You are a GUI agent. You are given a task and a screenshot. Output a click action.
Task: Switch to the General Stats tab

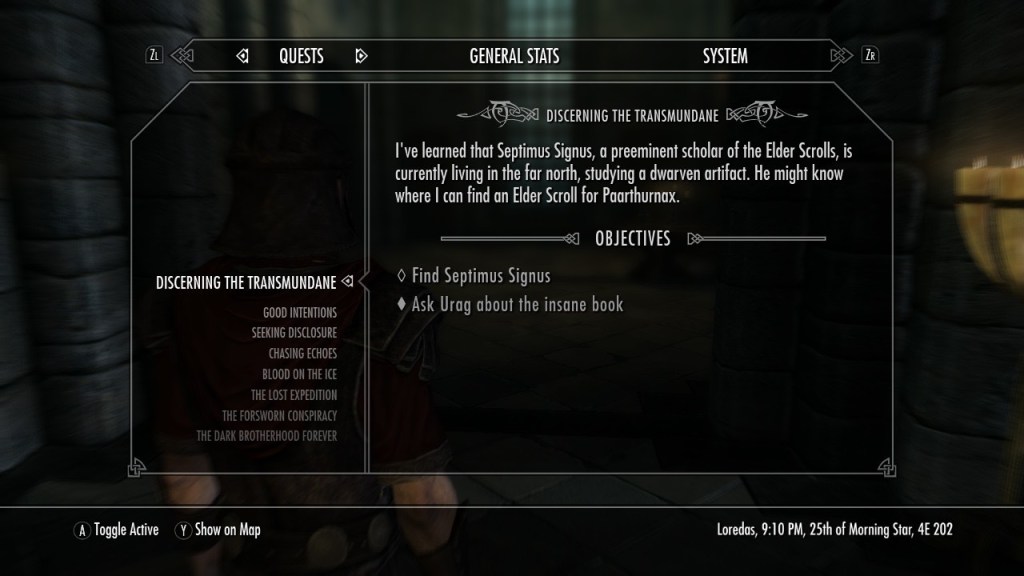514,56
